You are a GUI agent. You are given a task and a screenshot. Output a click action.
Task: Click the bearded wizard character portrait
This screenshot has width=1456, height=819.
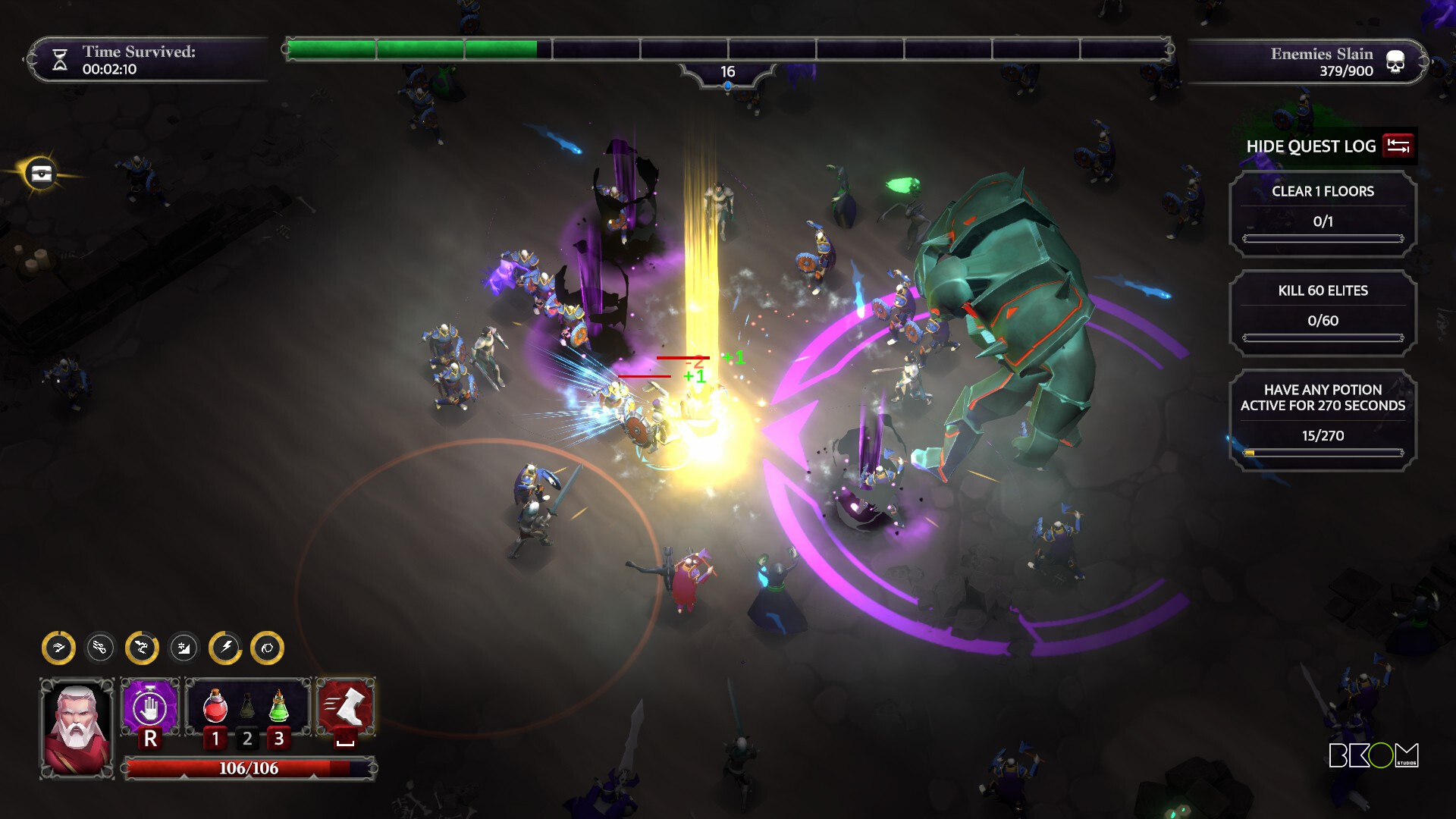(x=77, y=728)
